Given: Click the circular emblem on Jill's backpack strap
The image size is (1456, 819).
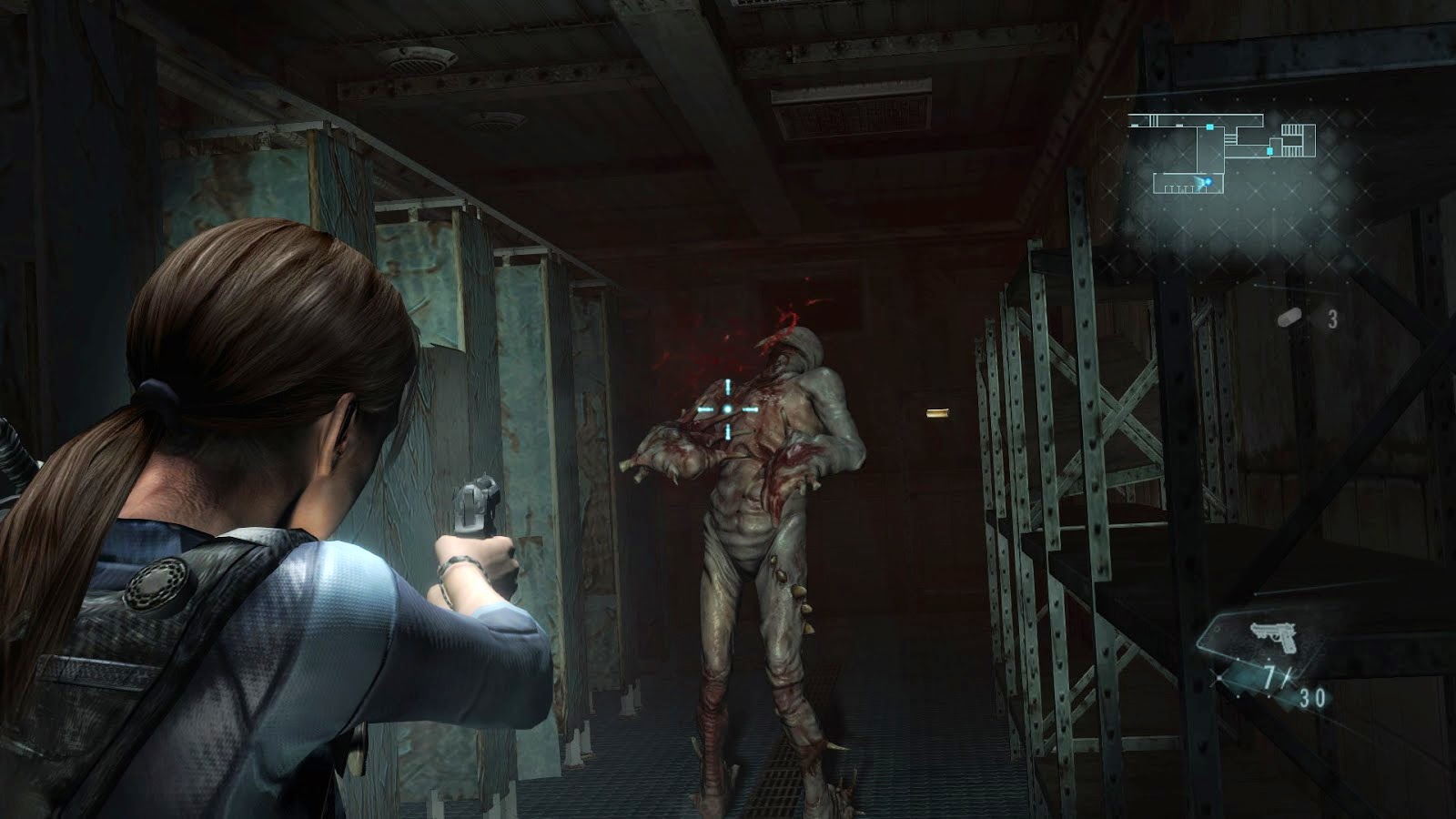Looking at the screenshot, I should pos(157,587).
